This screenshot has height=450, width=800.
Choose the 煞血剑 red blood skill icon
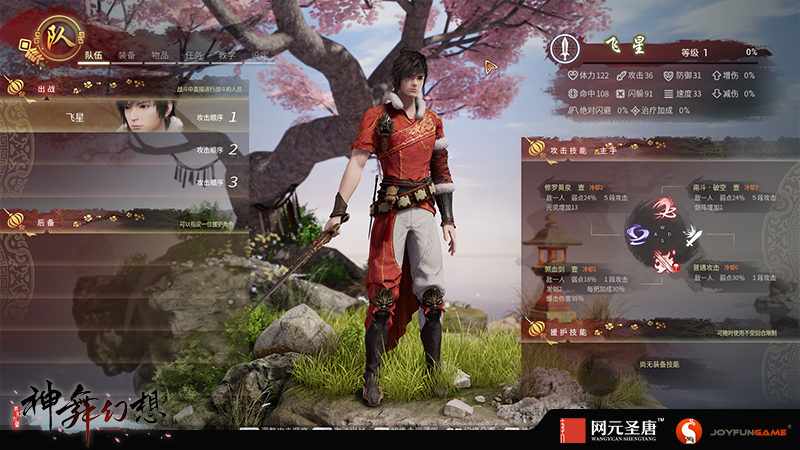[x=663, y=261]
